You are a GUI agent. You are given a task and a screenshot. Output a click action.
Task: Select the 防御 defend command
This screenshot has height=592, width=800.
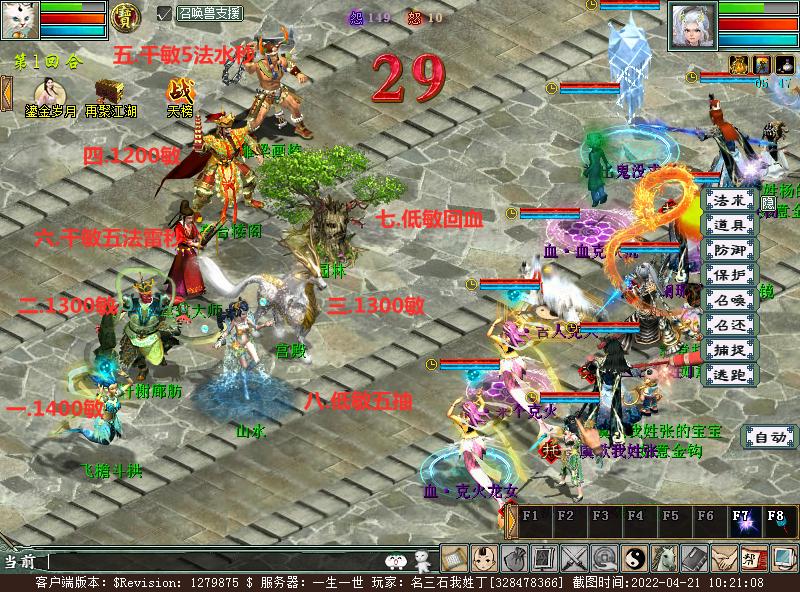coord(730,250)
